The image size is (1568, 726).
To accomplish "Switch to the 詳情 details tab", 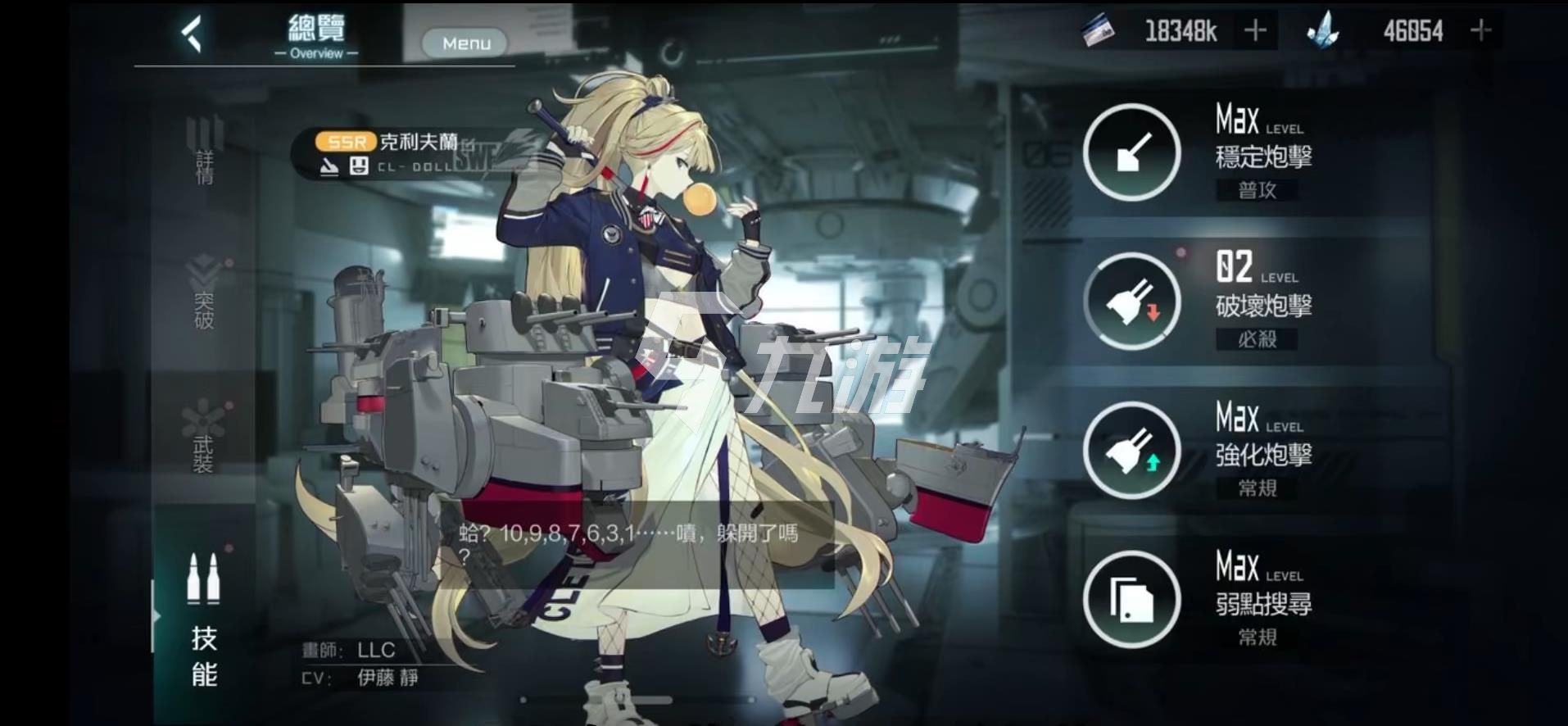I will pyautogui.click(x=204, y=152).
